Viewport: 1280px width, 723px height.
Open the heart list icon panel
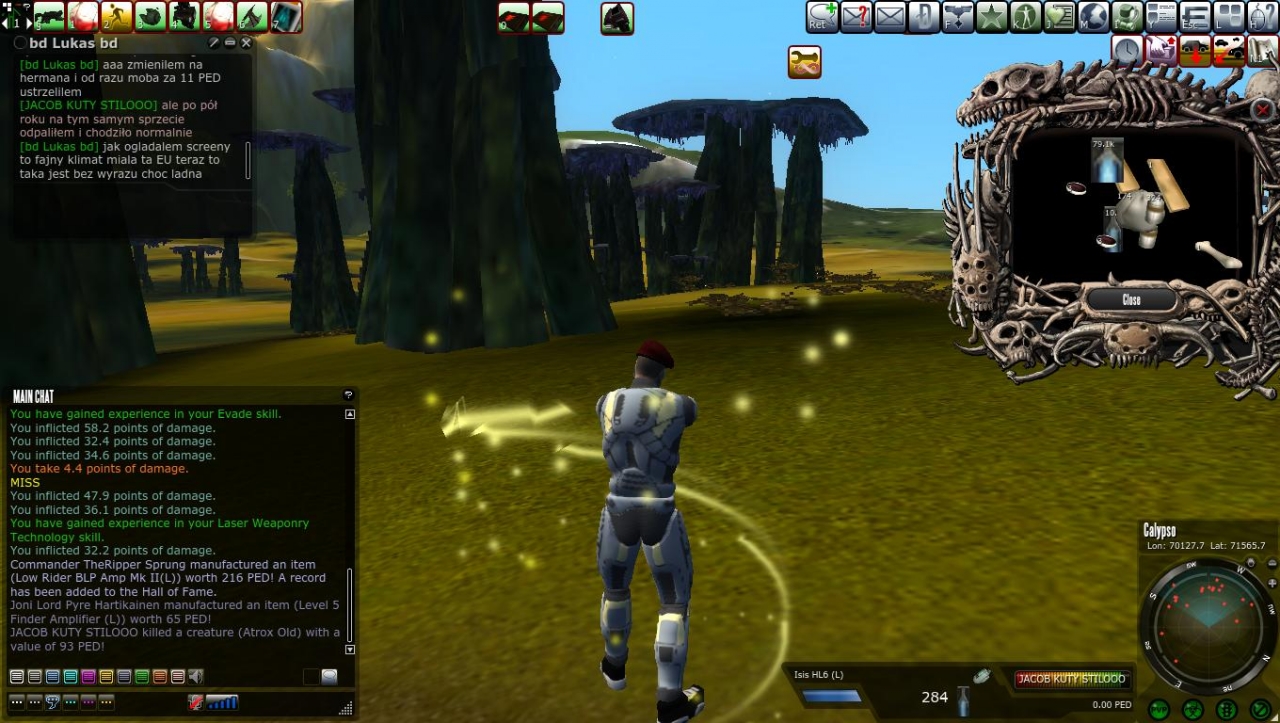(x=1059, y=17)
